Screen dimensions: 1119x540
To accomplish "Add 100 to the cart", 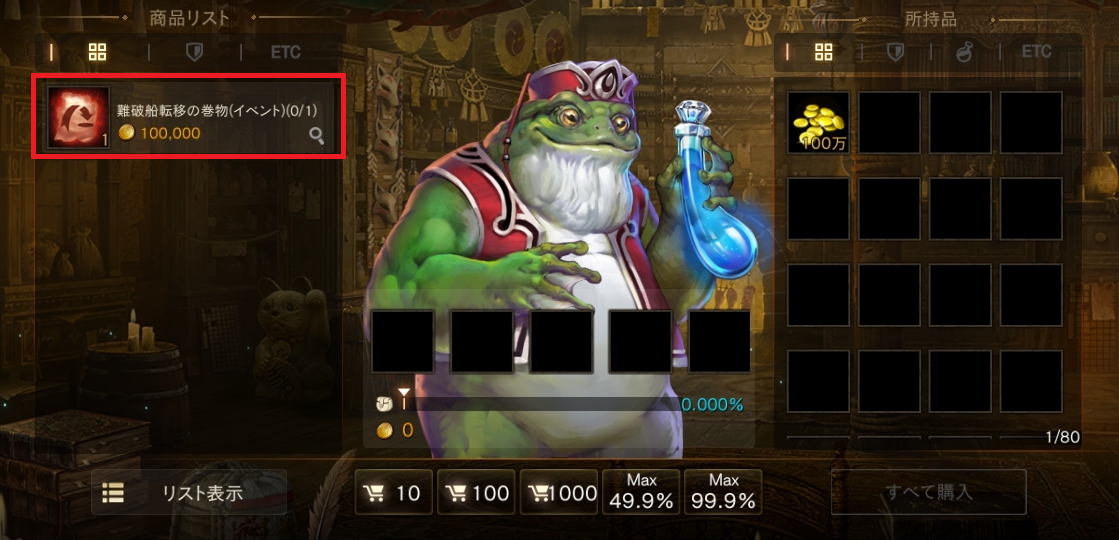I will tap(476, 493).
